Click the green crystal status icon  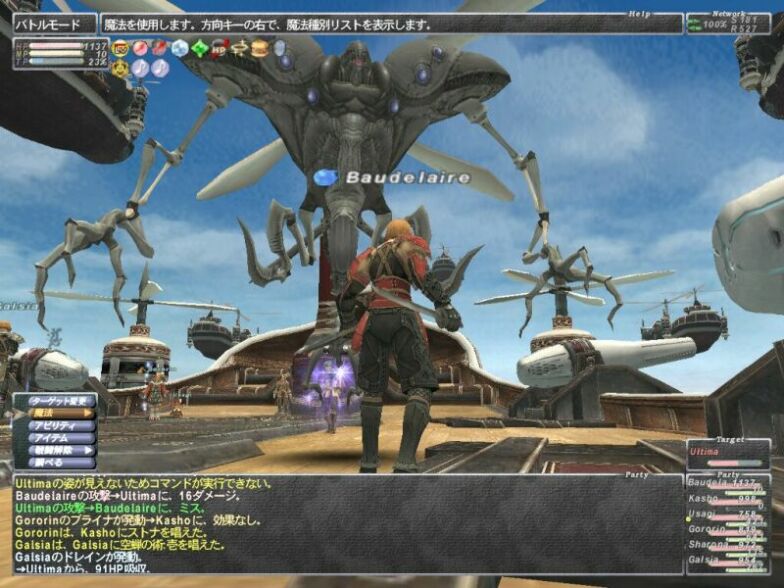[200, 47]
